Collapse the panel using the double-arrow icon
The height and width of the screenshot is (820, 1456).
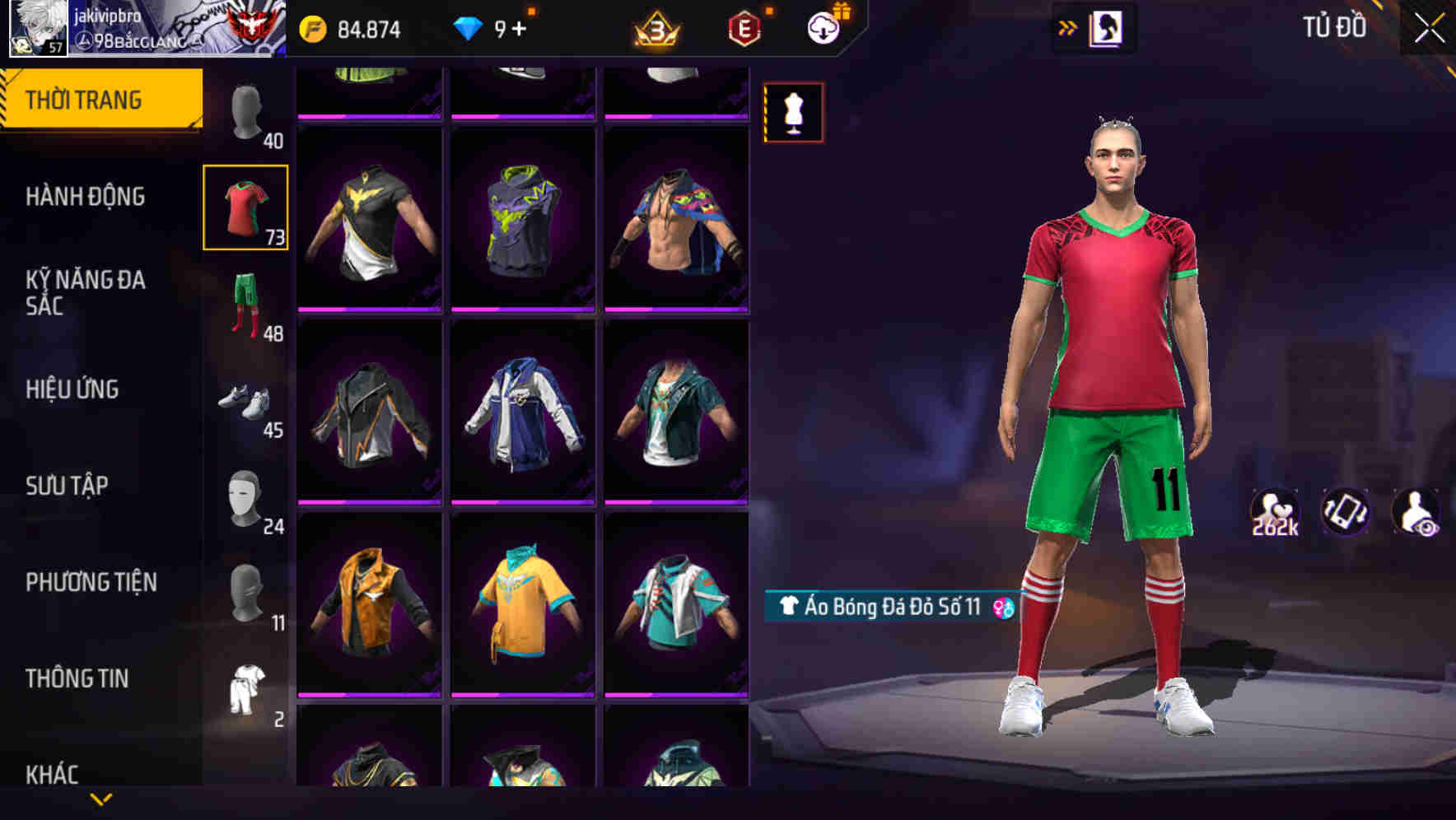coord(1068,27)
